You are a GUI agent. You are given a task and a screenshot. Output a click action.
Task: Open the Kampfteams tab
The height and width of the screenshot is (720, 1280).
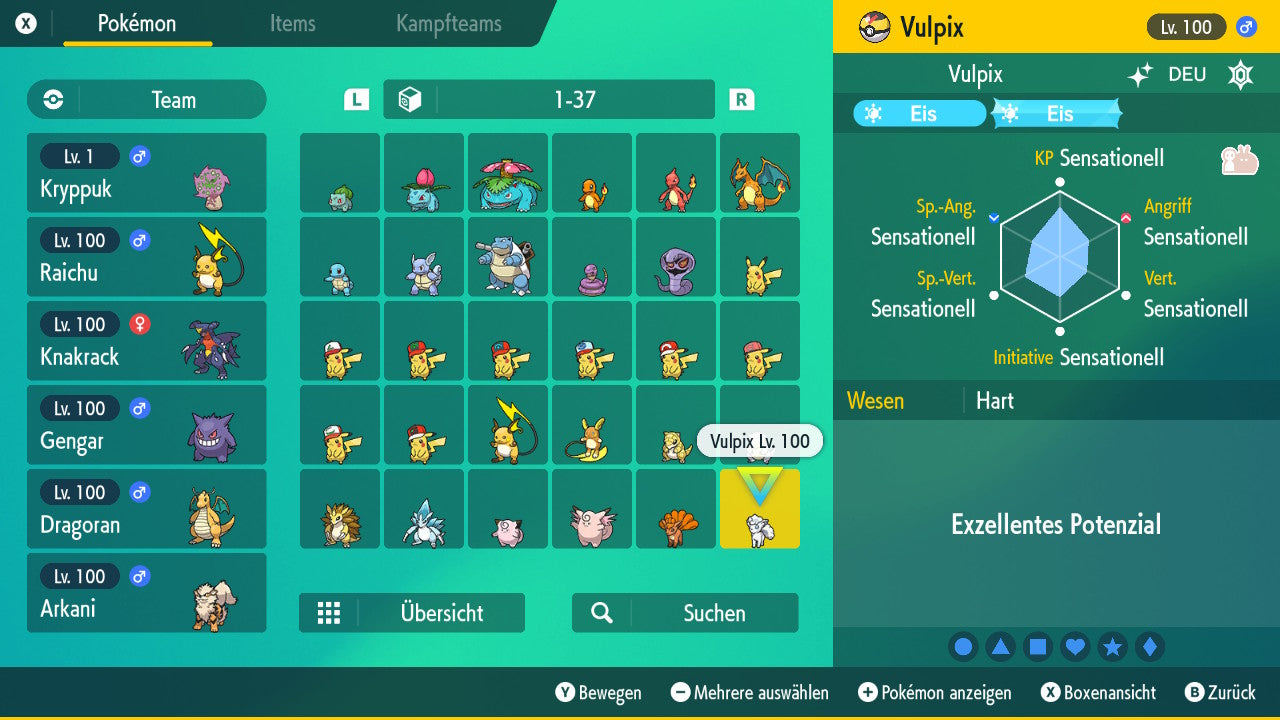click(x=447, y=24)
